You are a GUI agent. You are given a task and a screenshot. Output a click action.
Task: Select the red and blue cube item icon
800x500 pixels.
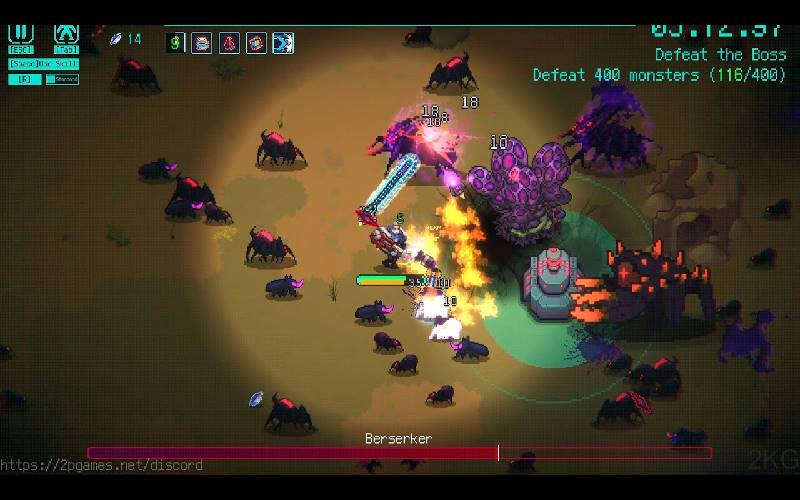click(x=256, y=42)
